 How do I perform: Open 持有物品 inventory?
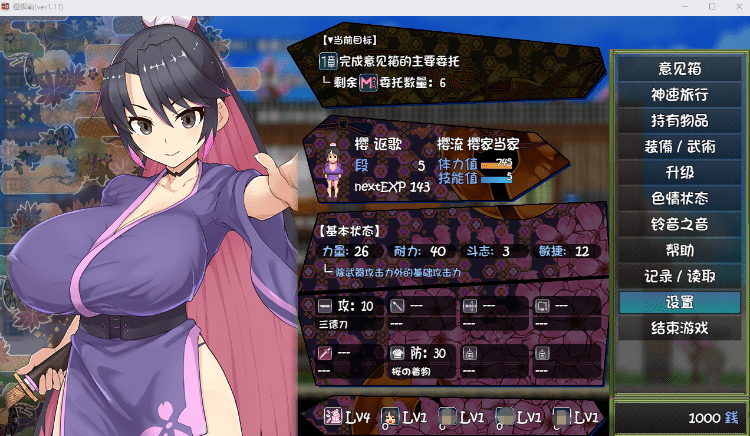(x=678, y=121)
